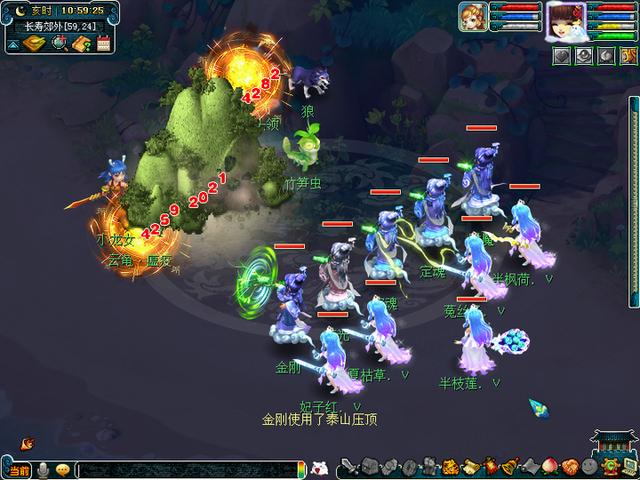Viewport: 640px width, 480px height.
Task: Select the orange glowing status icon
Action: pyautogui.click(x=628, y=56)
